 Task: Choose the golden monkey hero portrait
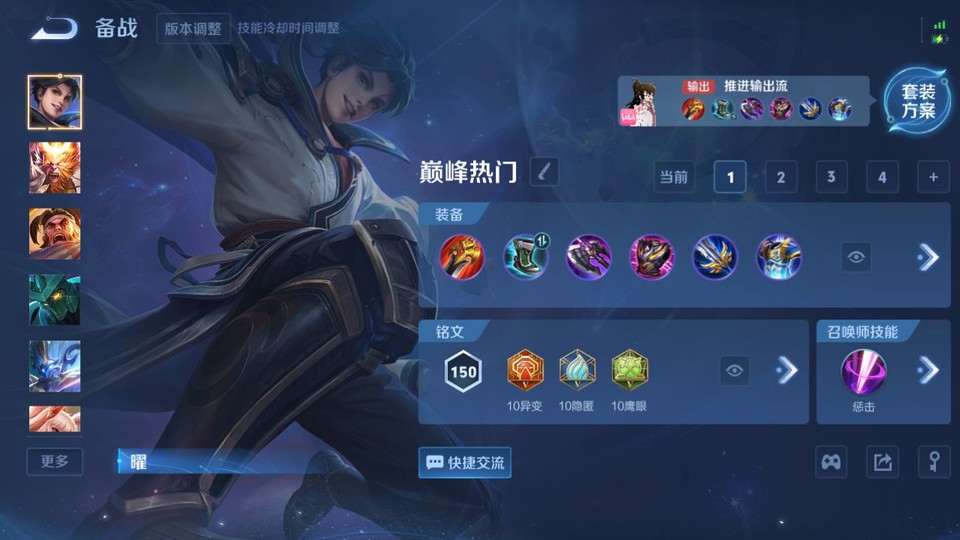coord(55,167)
